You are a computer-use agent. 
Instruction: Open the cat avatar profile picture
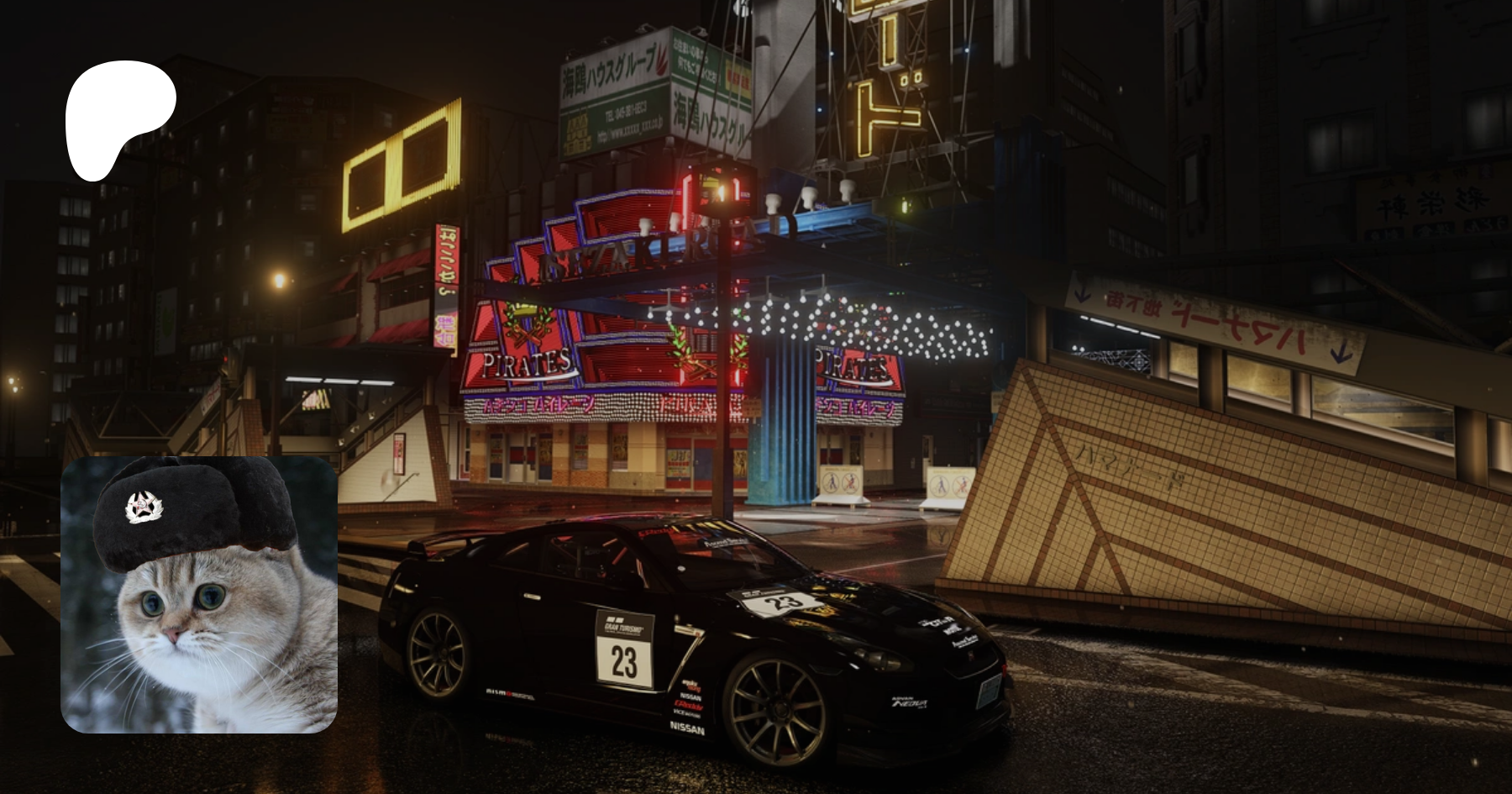(199, 595)
